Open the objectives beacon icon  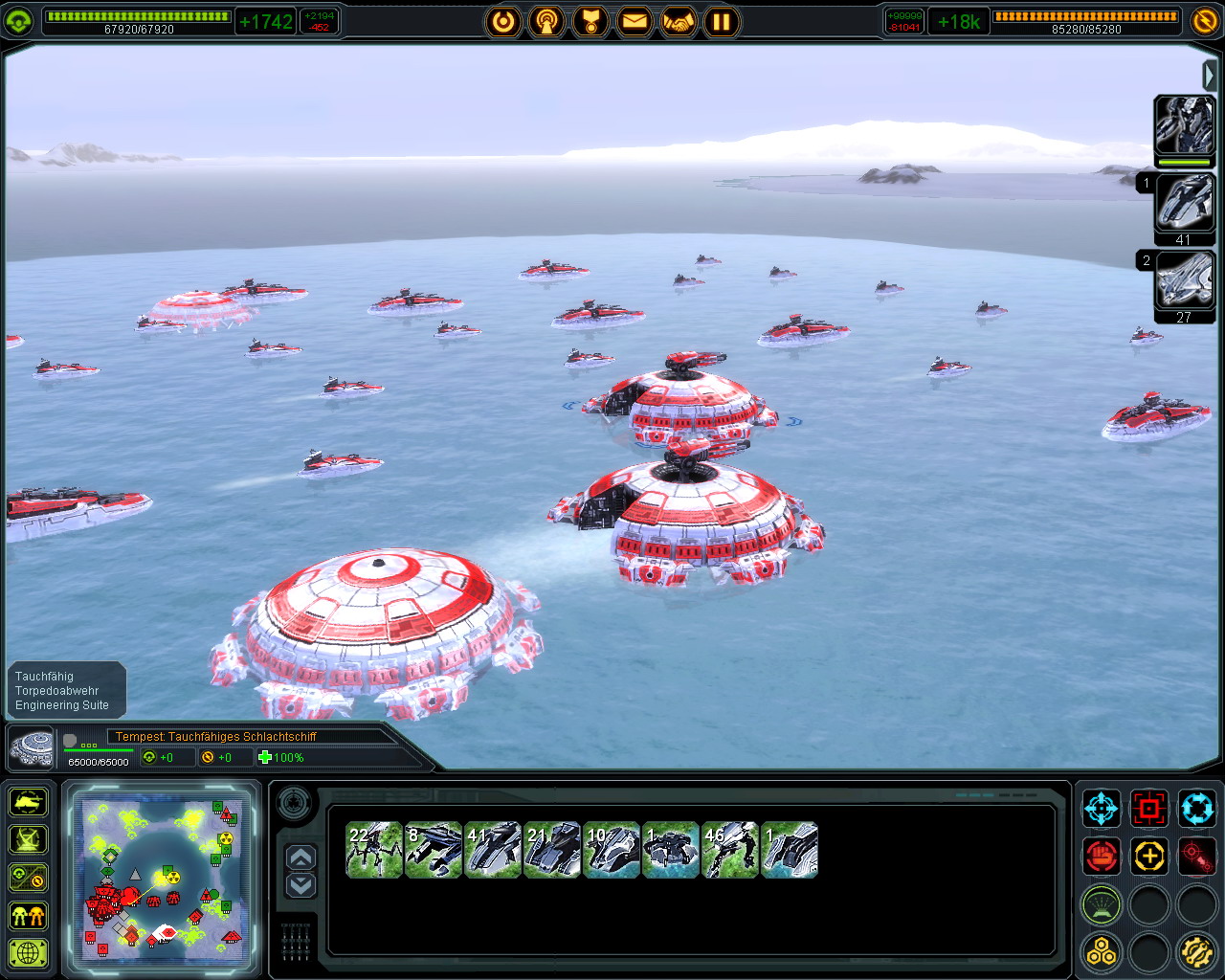pos(547,21)
